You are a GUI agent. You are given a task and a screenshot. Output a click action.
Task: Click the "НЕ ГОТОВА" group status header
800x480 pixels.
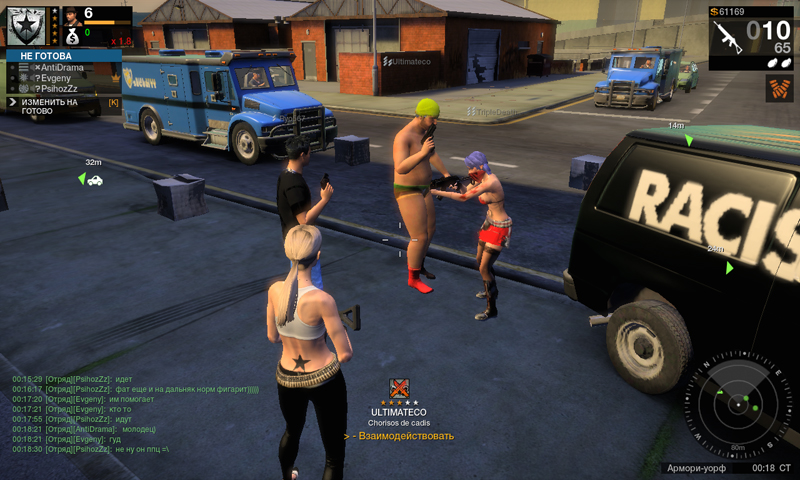click(x=40, y=55)
